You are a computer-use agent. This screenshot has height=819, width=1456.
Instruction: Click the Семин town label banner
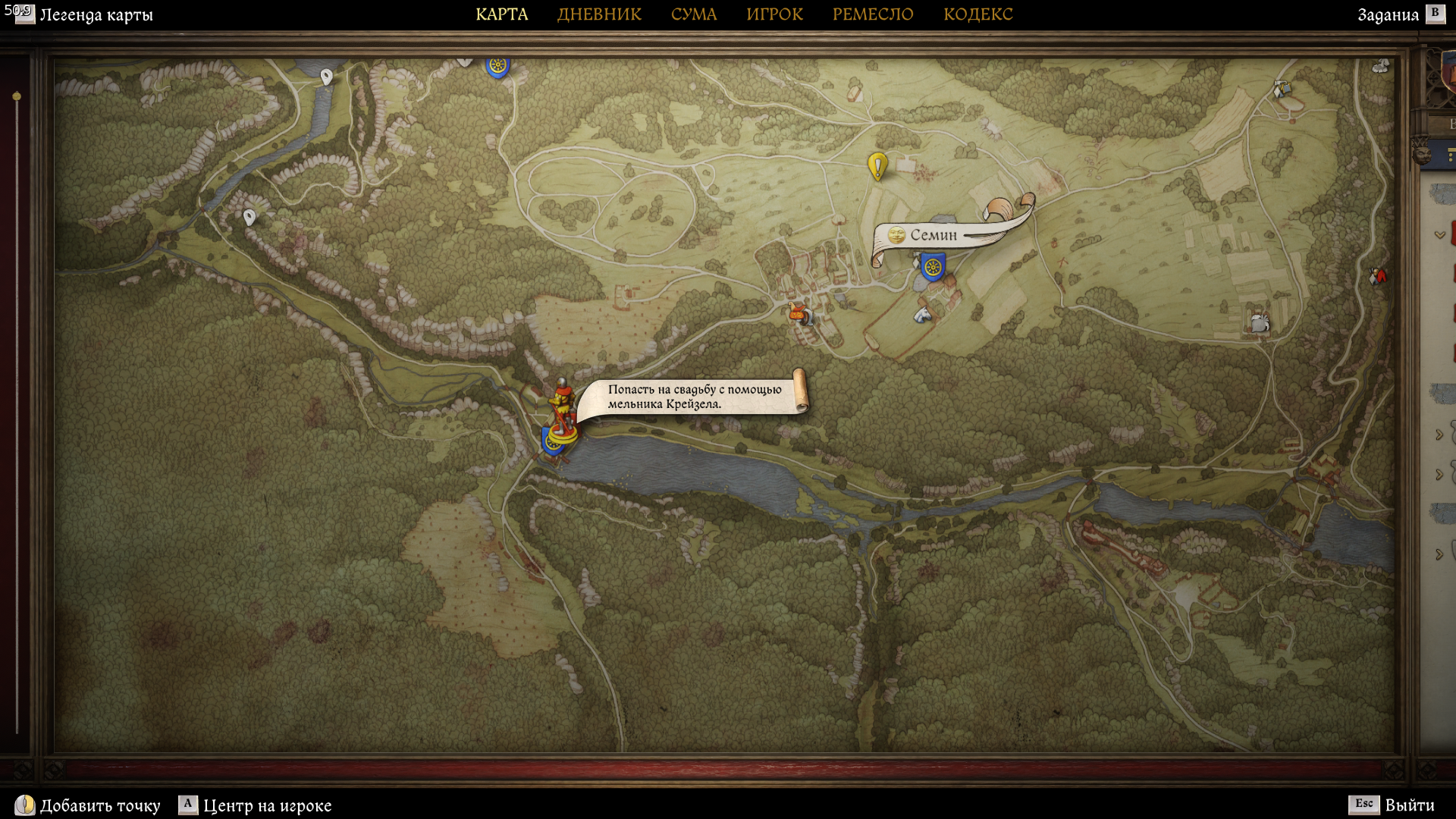tap(934, 235)
